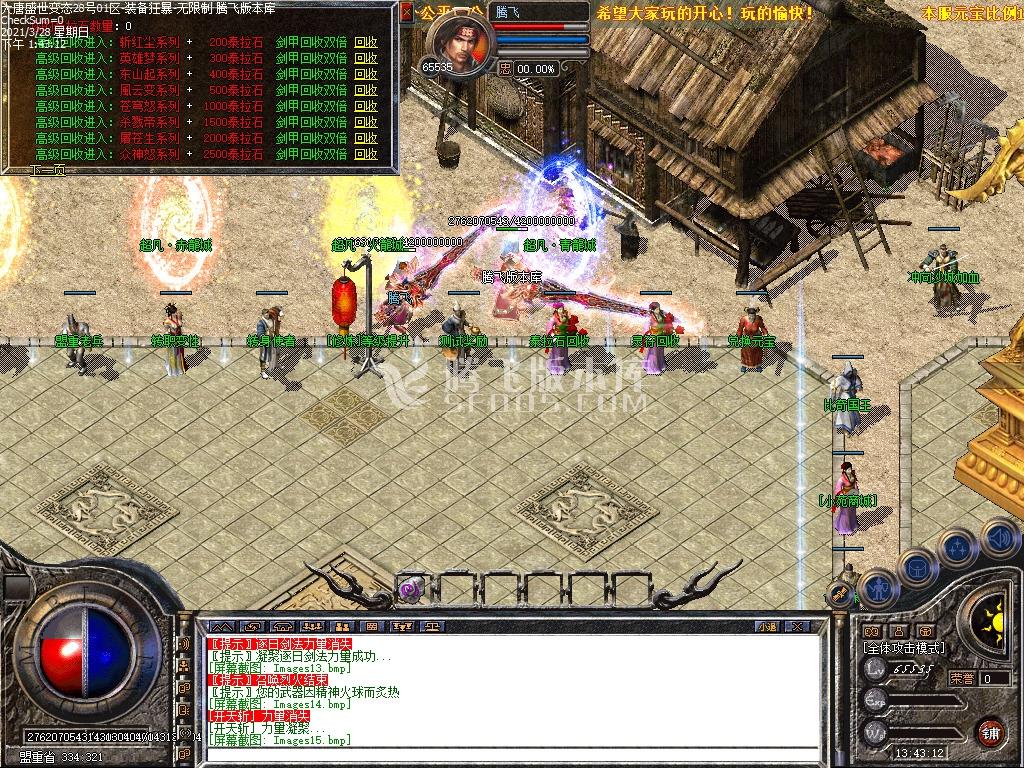This screenshot has width=1024, height=768.
Task: Recycle the 苍穹怒系列 equipment set
Action: click(366, 107)
